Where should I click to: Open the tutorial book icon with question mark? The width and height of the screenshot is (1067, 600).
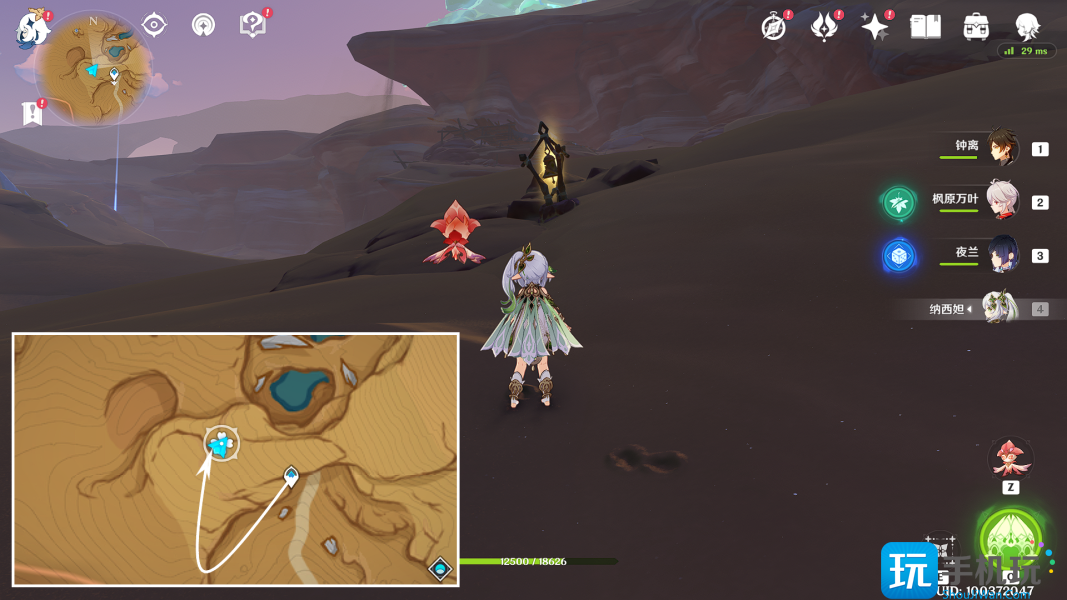pos(253,25)
